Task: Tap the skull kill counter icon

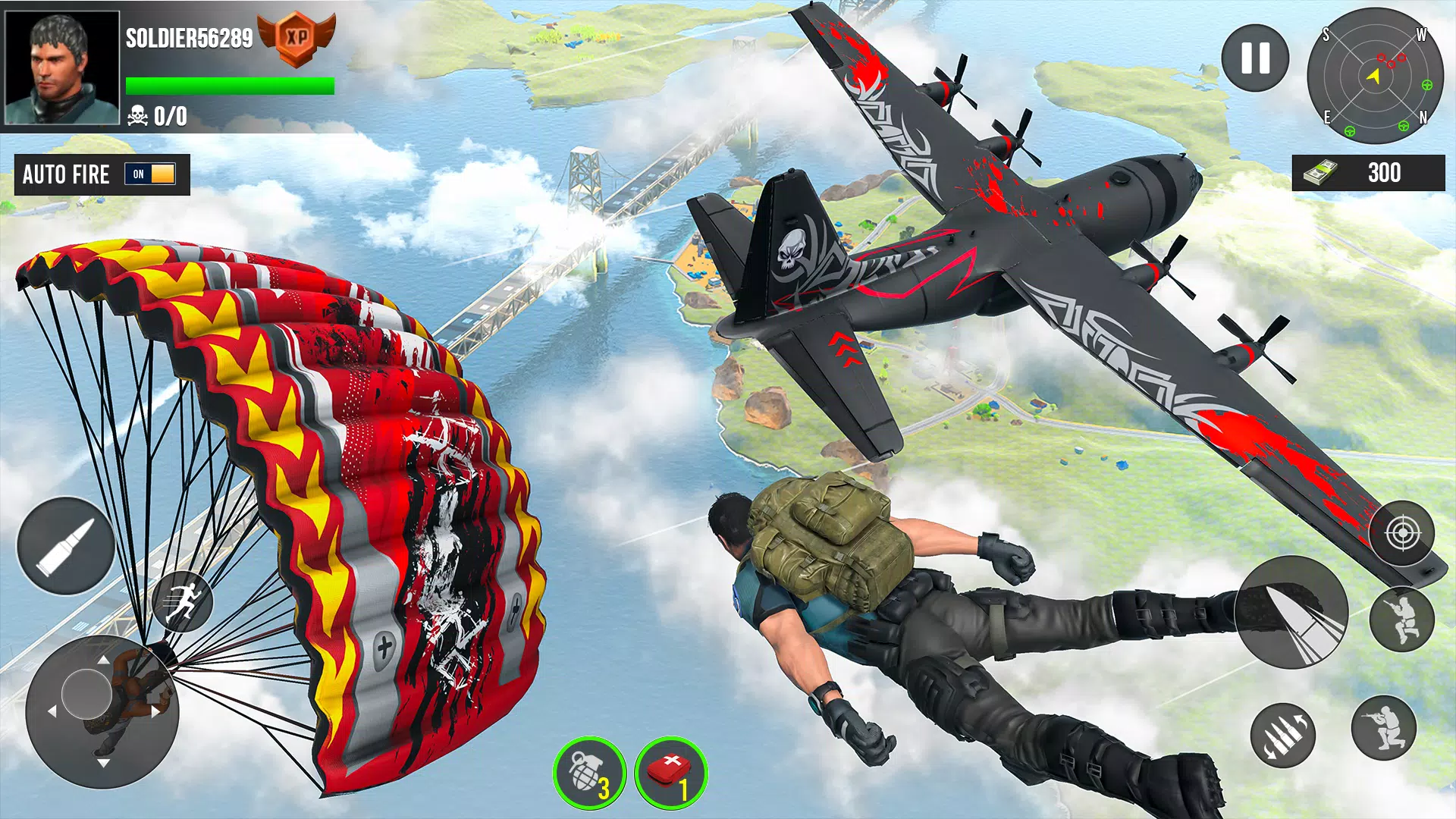Action: coord(136,115)
